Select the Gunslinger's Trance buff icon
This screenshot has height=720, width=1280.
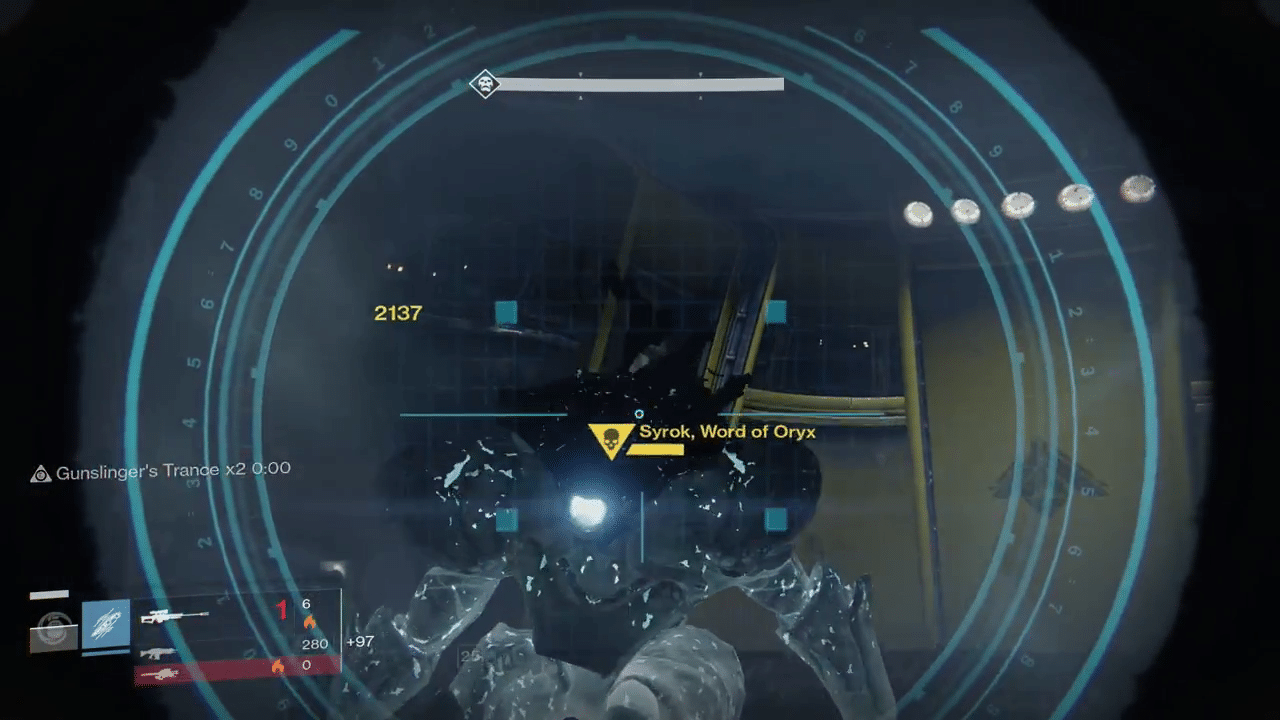40,473
